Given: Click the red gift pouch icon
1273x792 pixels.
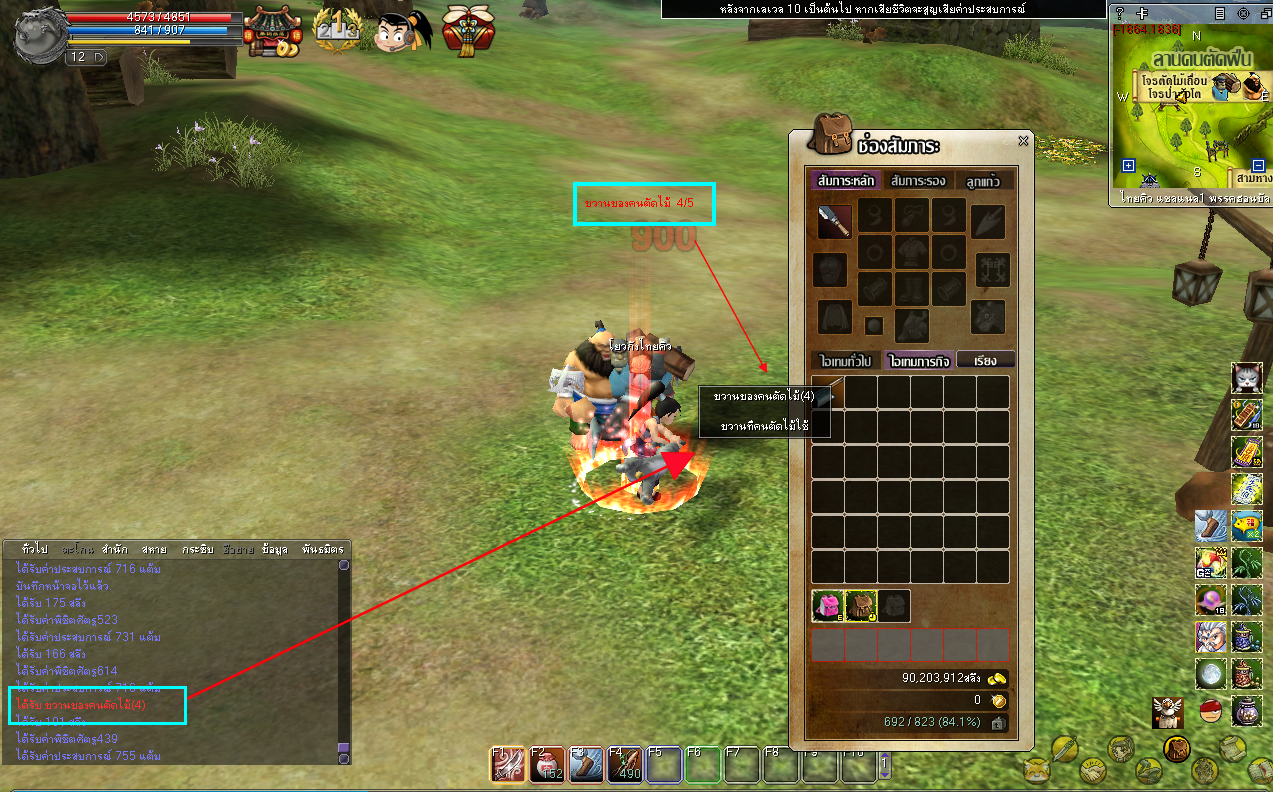Looking at the screenshot, I should pyautogui.click(x=462, y=30).
